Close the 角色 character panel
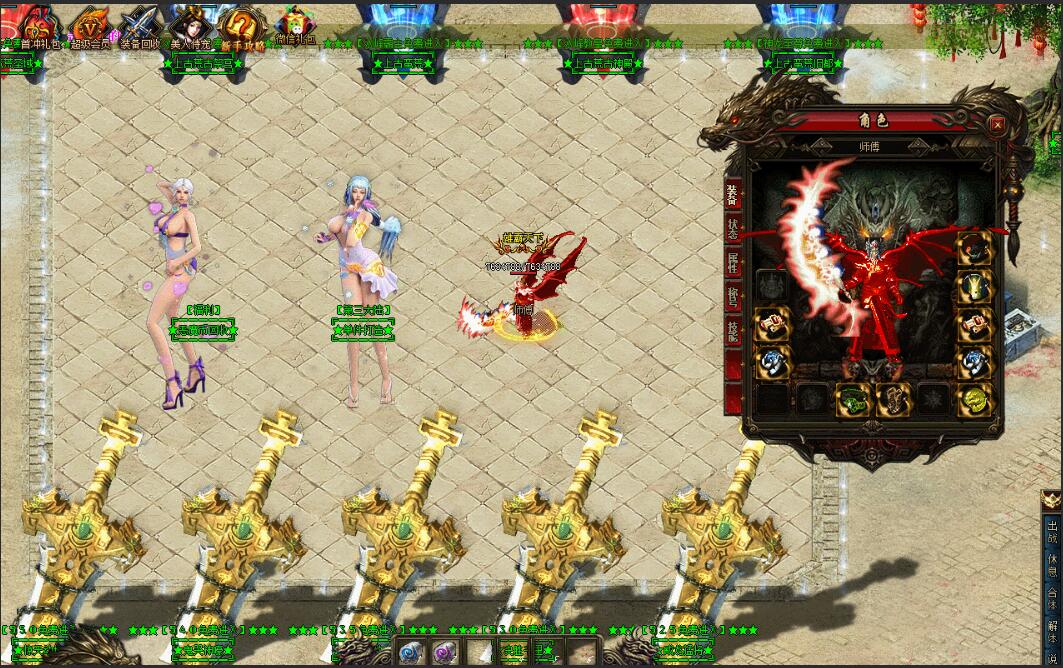The image size is (1063, 668). (x=996, y=125)
